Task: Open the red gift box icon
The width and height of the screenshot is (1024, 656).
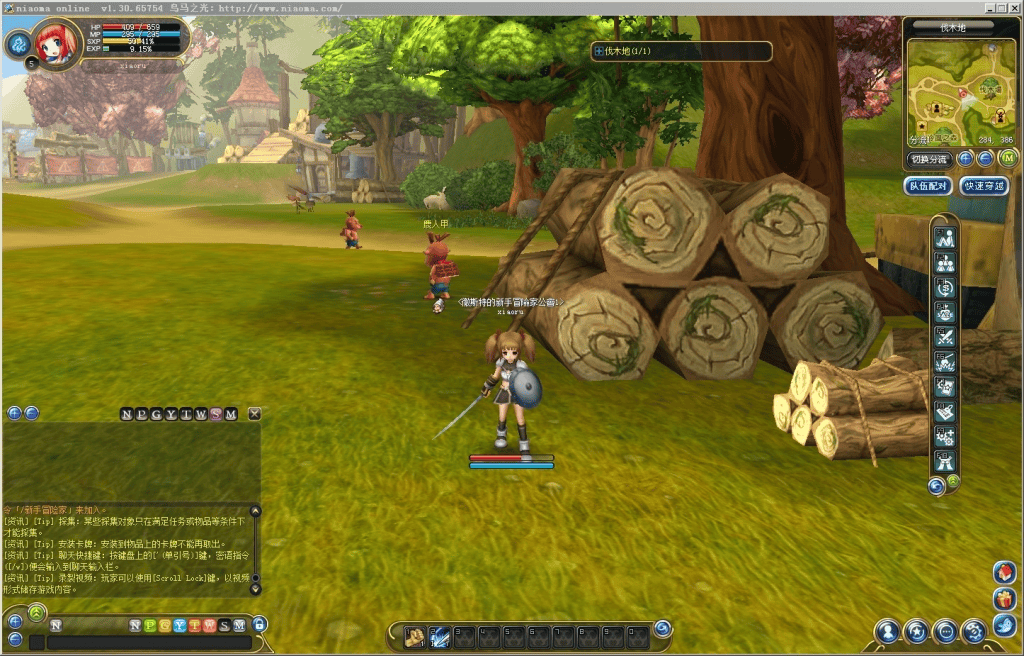Action: click(x=1005, y=599)
